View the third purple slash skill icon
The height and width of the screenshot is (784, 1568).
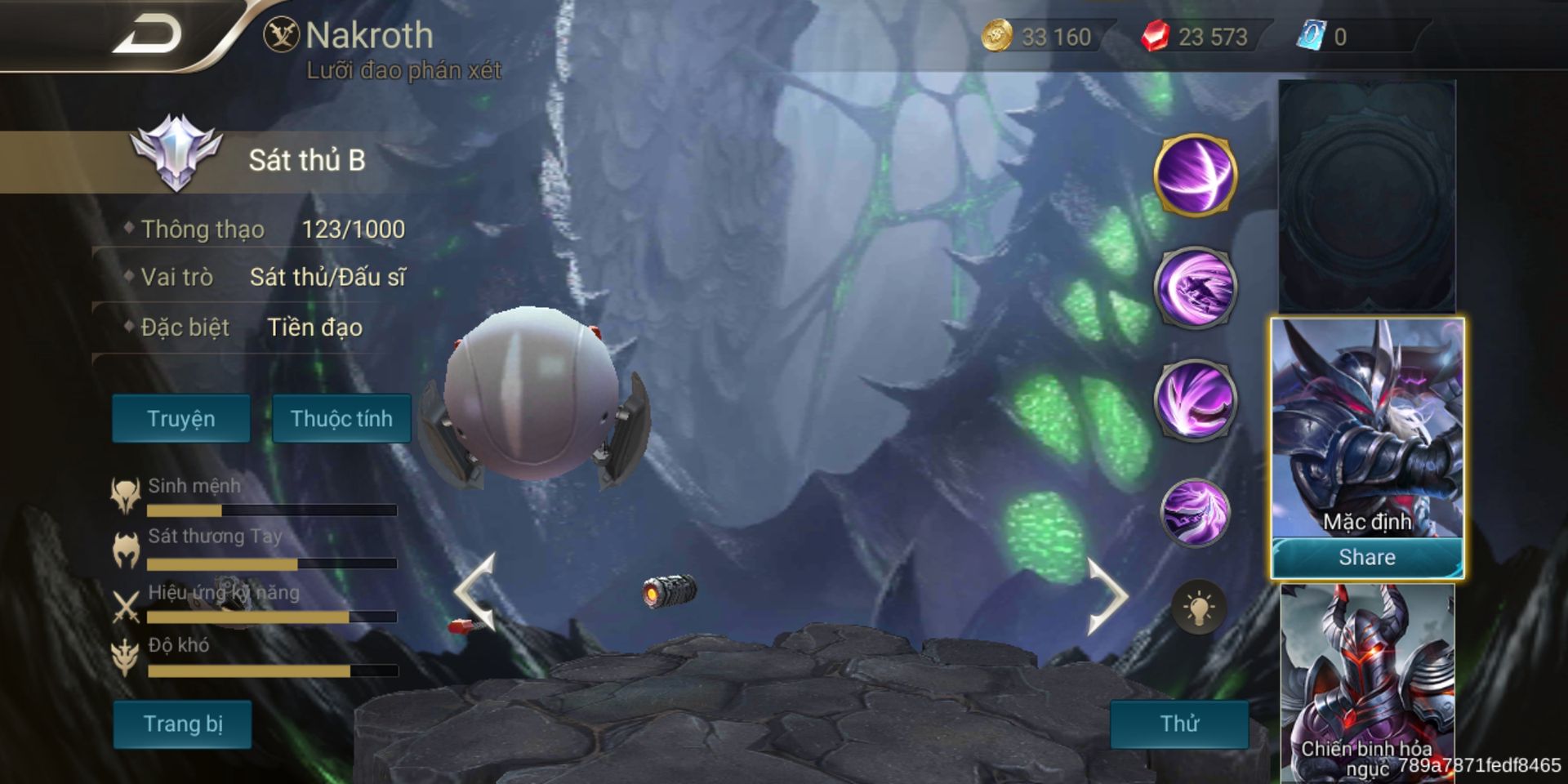point(1195,400)
